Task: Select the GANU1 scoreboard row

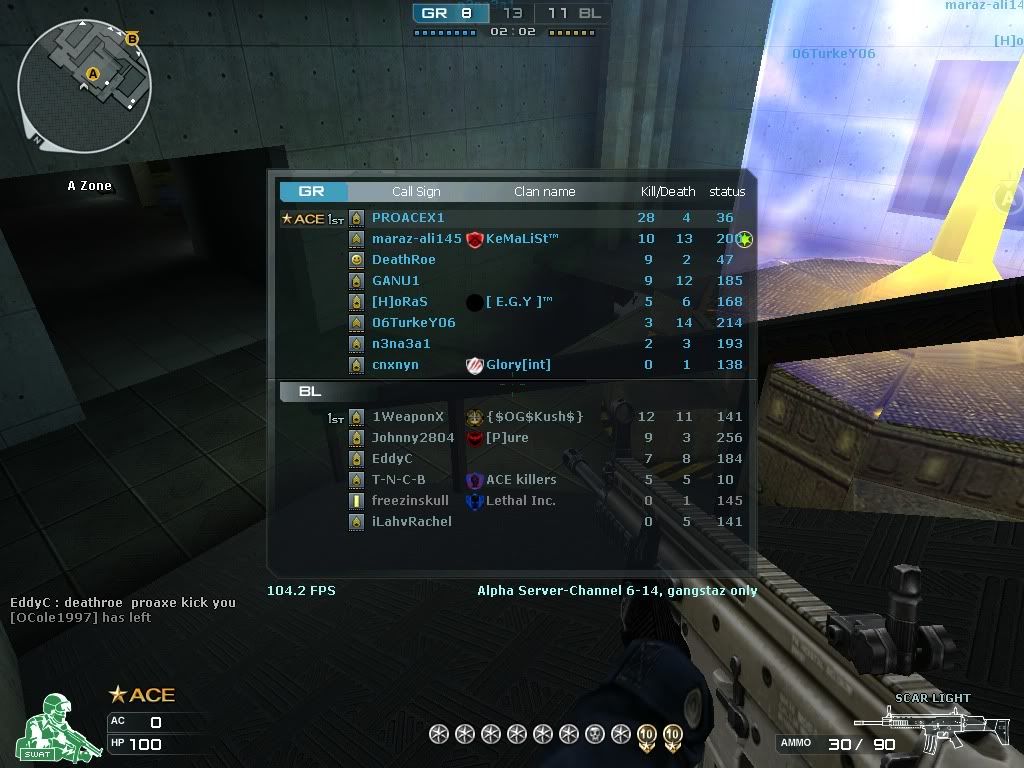Action: point(396,281)
